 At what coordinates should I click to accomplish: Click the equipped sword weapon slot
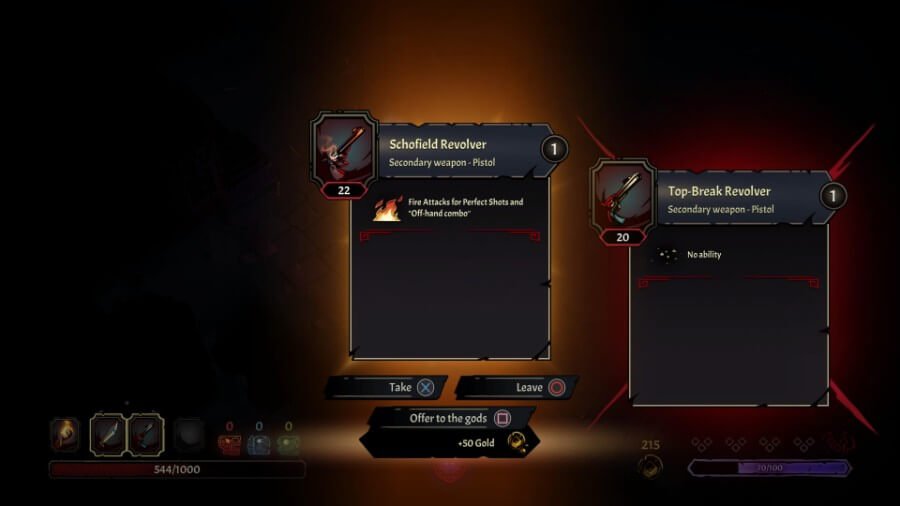pyautogui.click(x=108, y=434)
